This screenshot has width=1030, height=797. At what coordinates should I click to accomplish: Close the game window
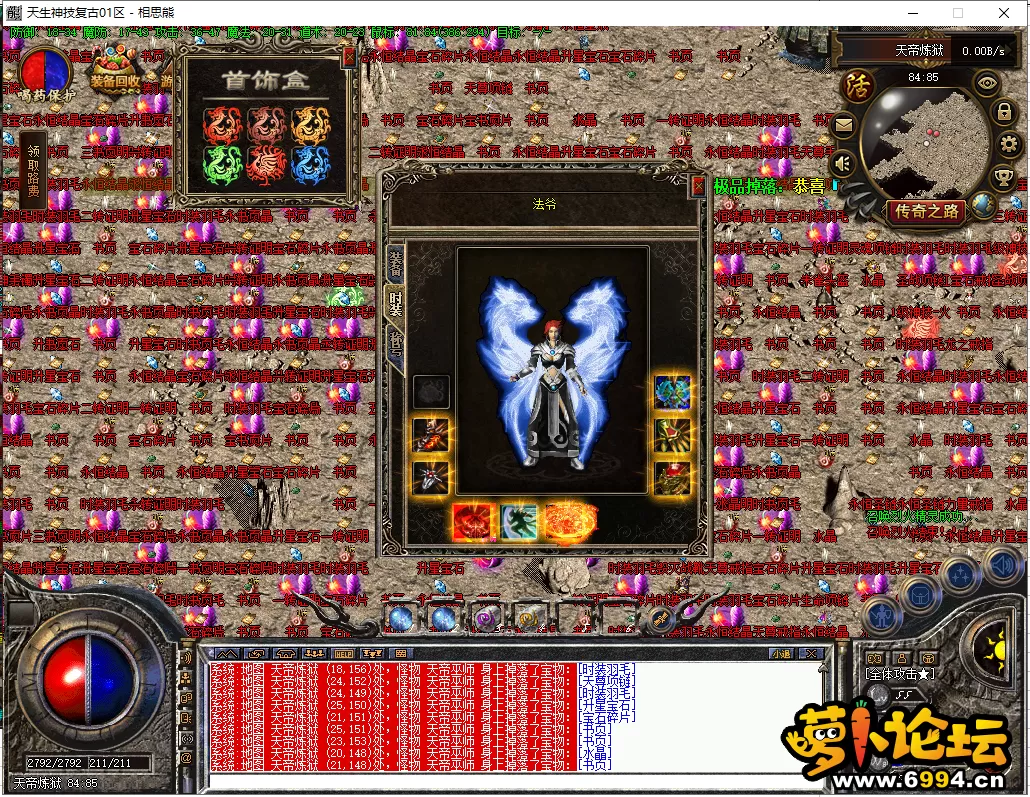pos(1003,13)
